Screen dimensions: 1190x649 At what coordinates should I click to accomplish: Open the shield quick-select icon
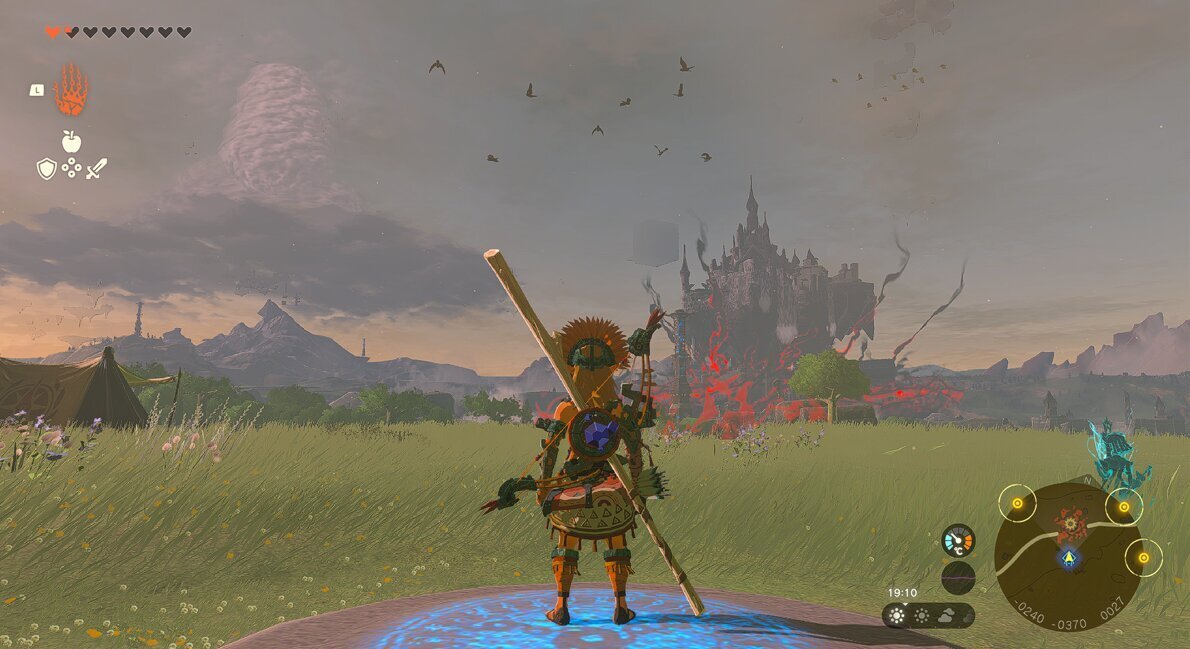coord(46,169)
